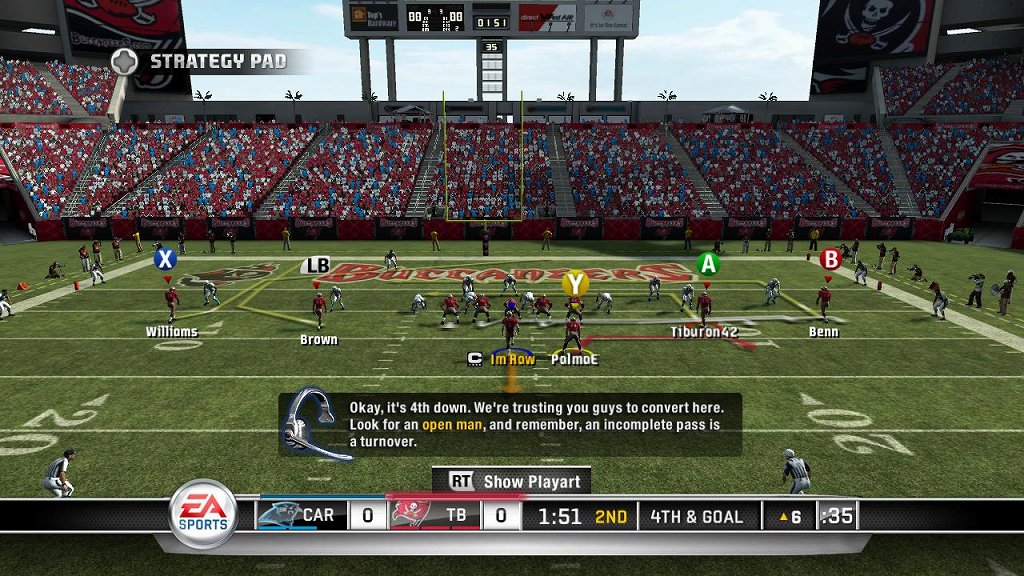Image resolution: width=1024 pixels, height=576 pixels.
Task: Choose receiver Brown's name tag
Action: point(319,340)
